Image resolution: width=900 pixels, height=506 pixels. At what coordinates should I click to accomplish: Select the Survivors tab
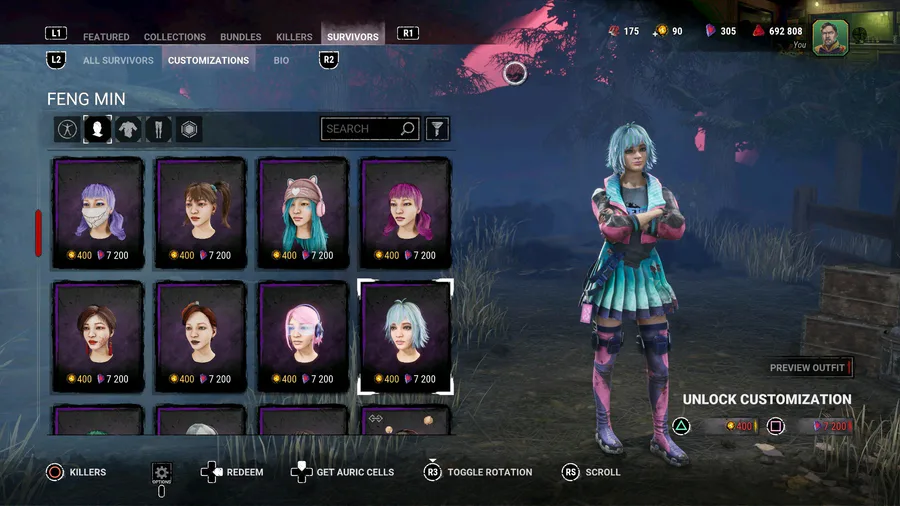point(353,37)
